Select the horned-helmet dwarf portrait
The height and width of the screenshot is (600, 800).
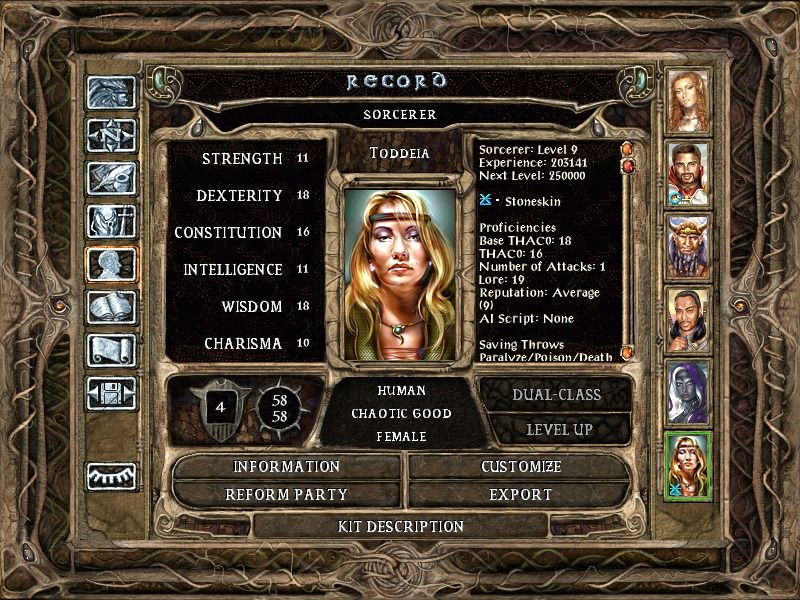pos(688,247)
